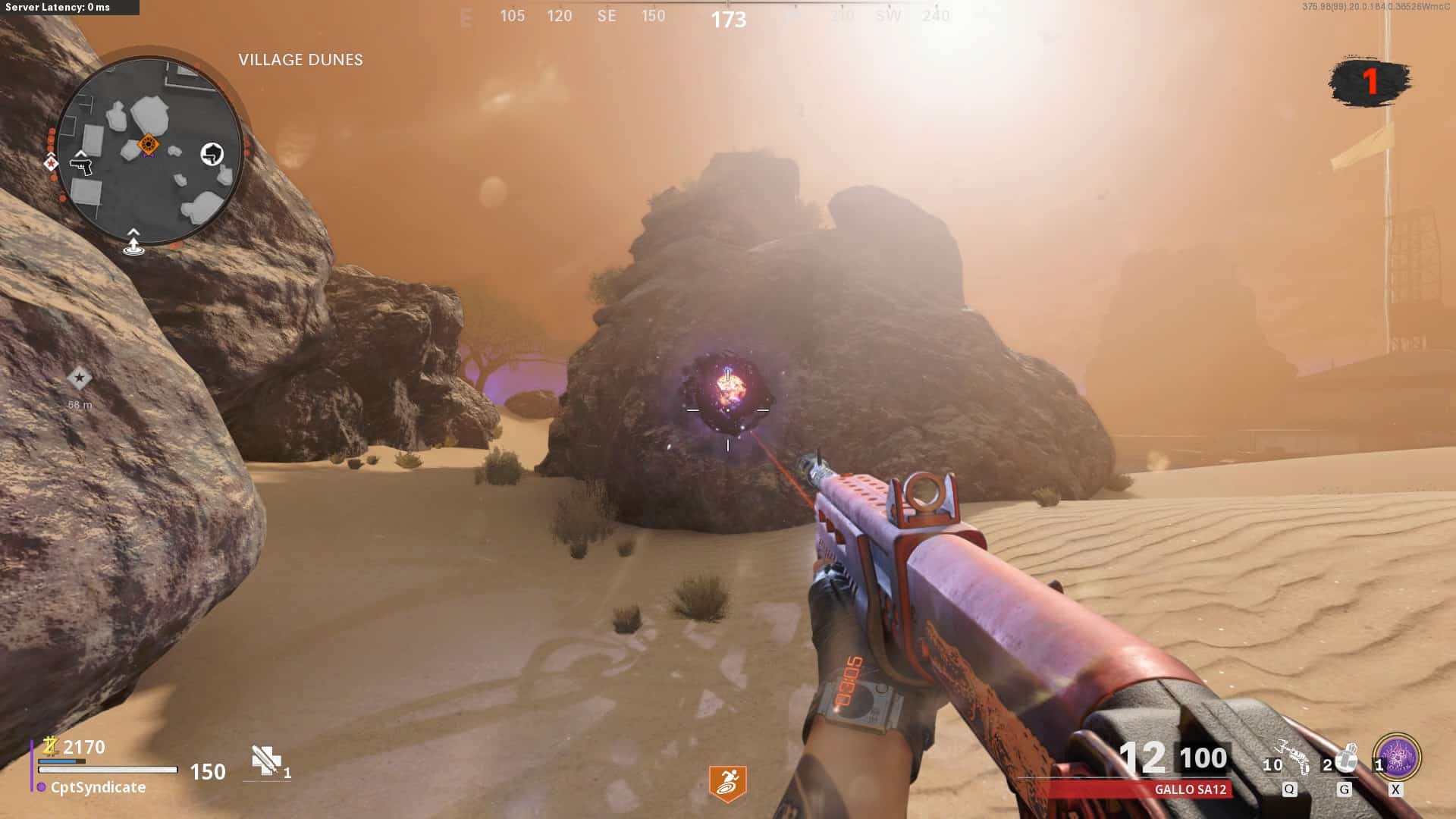1456x819 pixels.
Task: Activate the Stamin-Up perk icon
Action: [x=727, y=783]
